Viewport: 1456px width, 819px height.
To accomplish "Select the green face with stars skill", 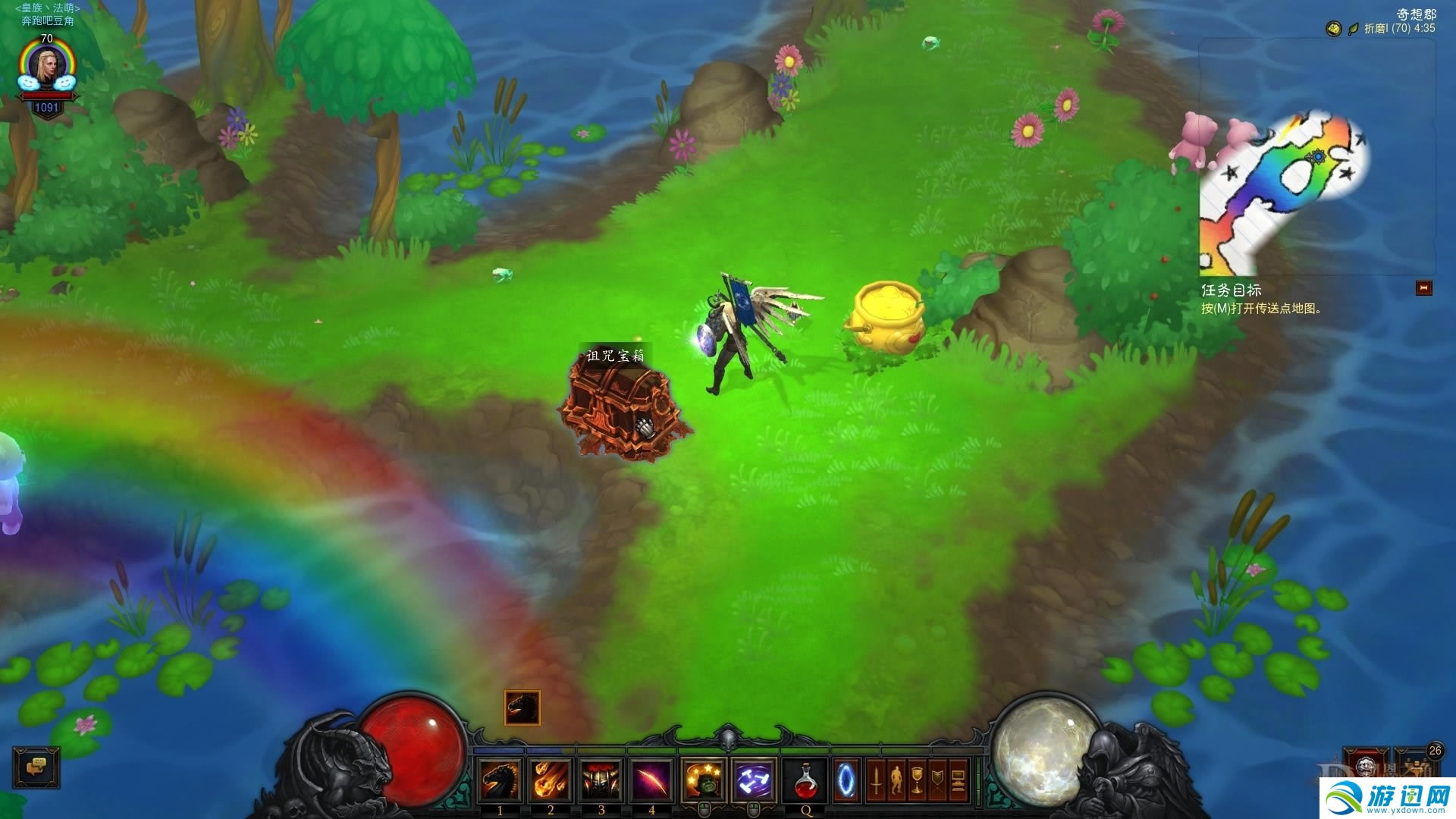I will click(x=704, y=780).
